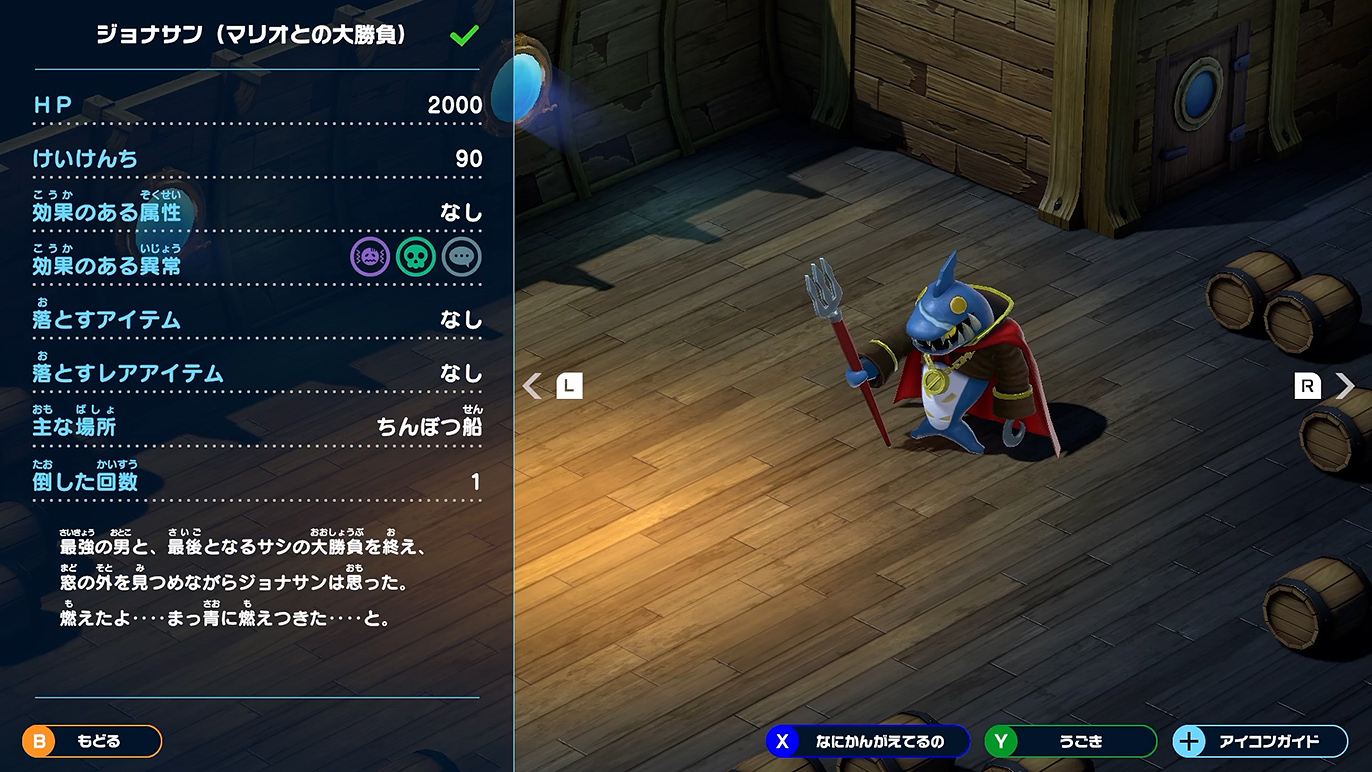
Task: Select the purple fear status icon
Action: pyautogui.click(x=370, y=257)
